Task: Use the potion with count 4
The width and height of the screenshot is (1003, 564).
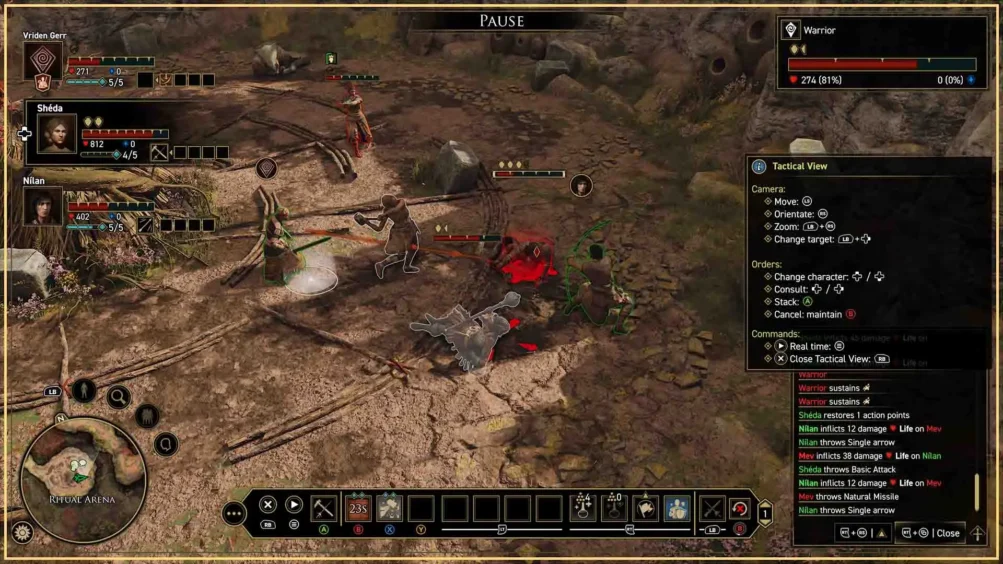Action: (x=583, y=508)
